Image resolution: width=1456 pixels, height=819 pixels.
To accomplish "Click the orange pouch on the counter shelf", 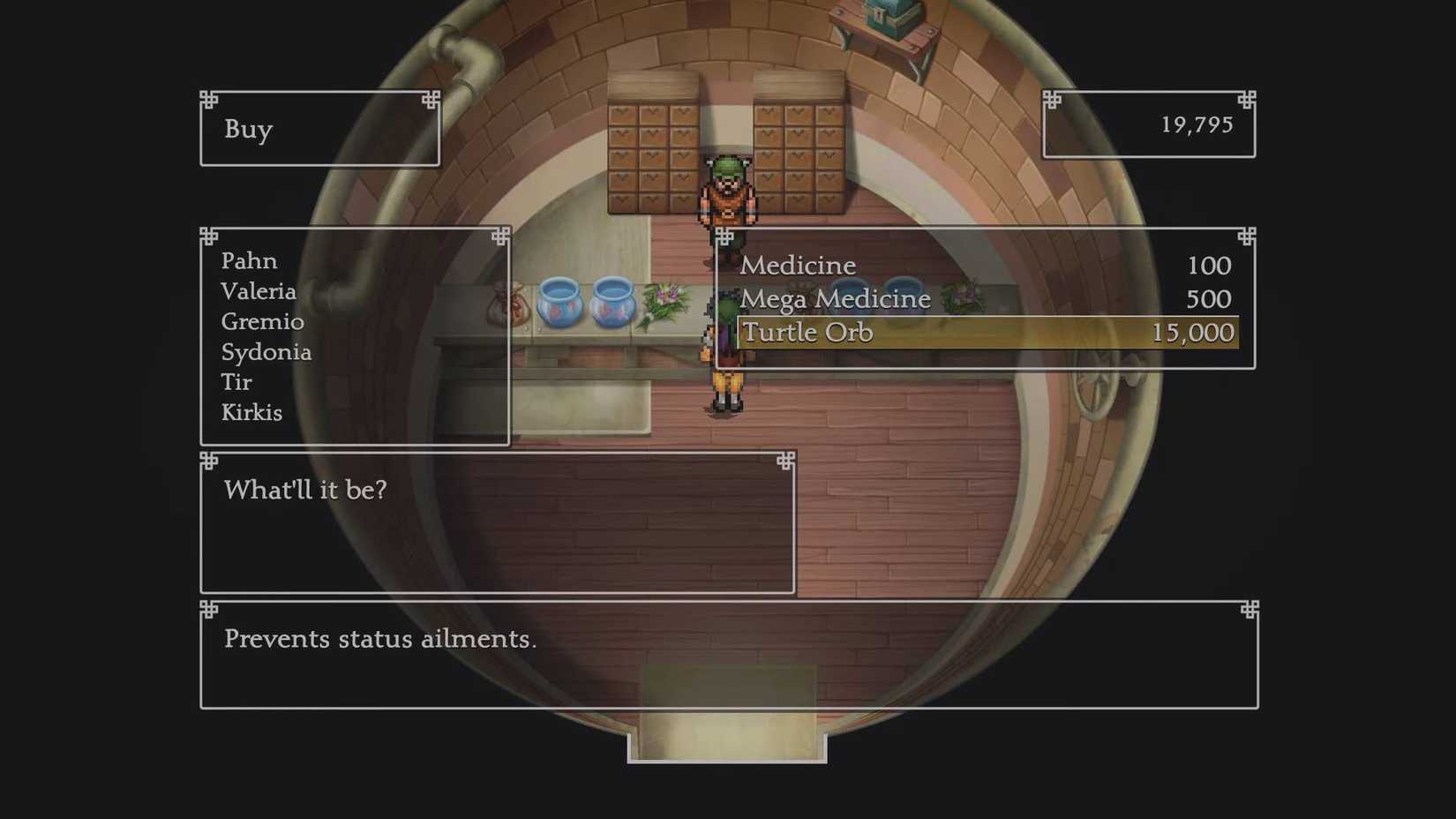I will pyautogui.click(x=509, y=304).
